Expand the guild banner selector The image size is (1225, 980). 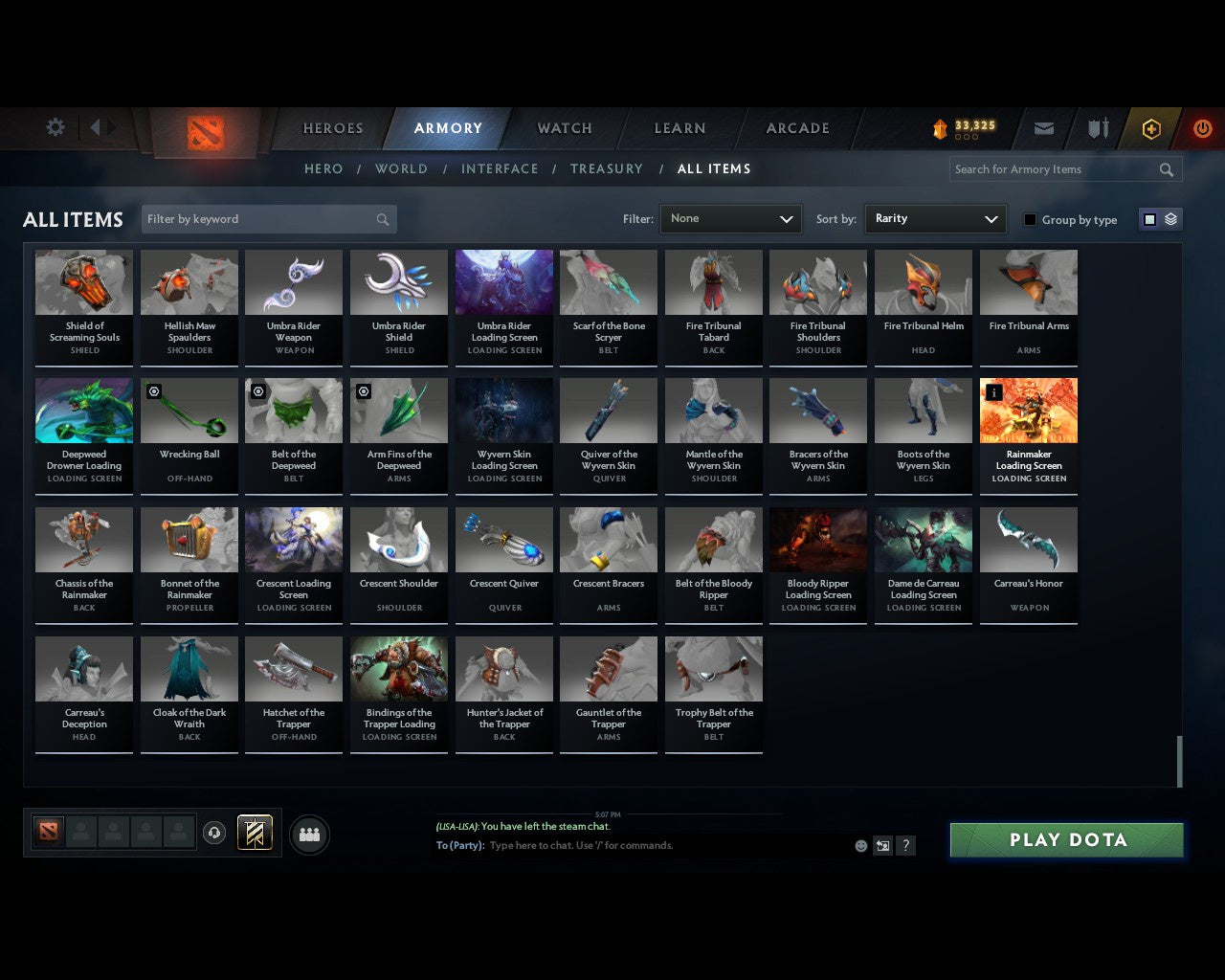click(x=254, y=833)
